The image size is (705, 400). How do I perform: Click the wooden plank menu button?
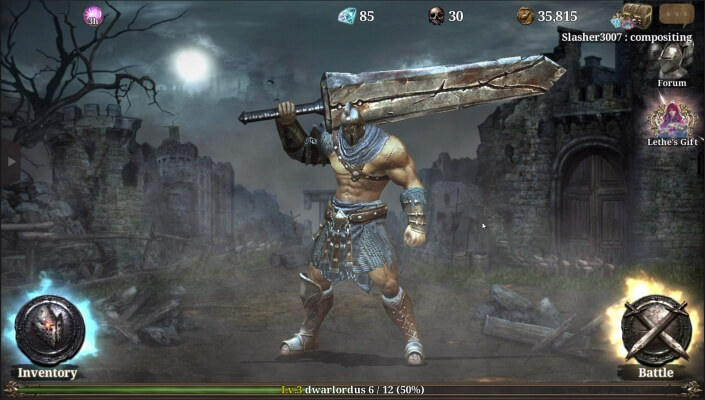[676, 14]
